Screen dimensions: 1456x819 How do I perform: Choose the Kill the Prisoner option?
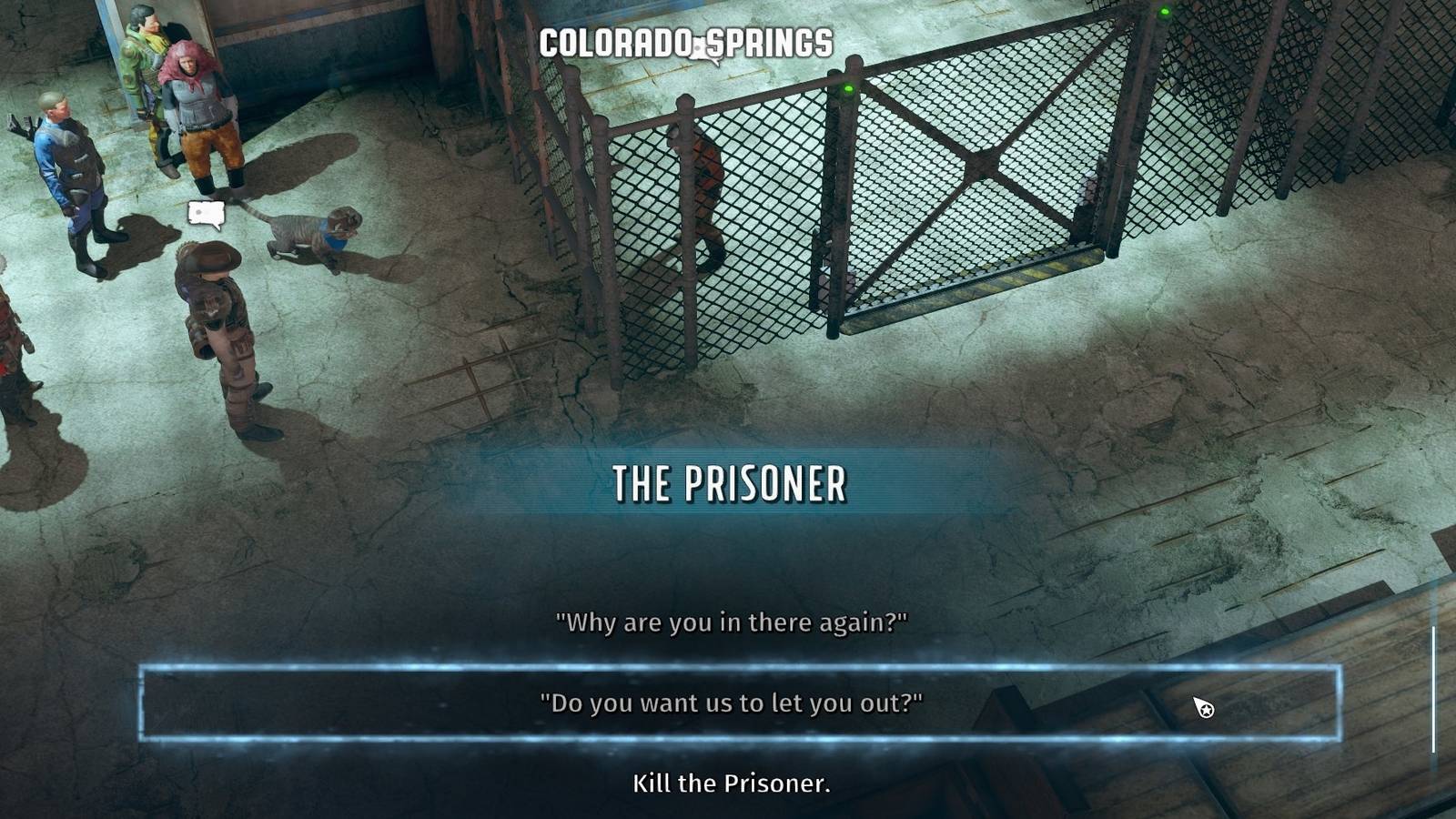pyautogui.click(x=733, y=783)
